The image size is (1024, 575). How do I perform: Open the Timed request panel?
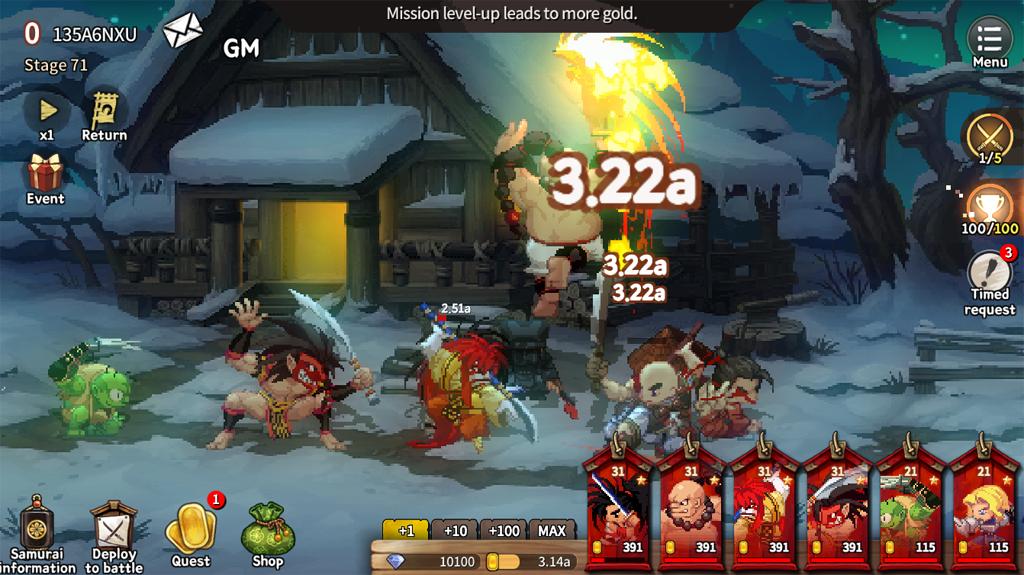coord(989,280)
